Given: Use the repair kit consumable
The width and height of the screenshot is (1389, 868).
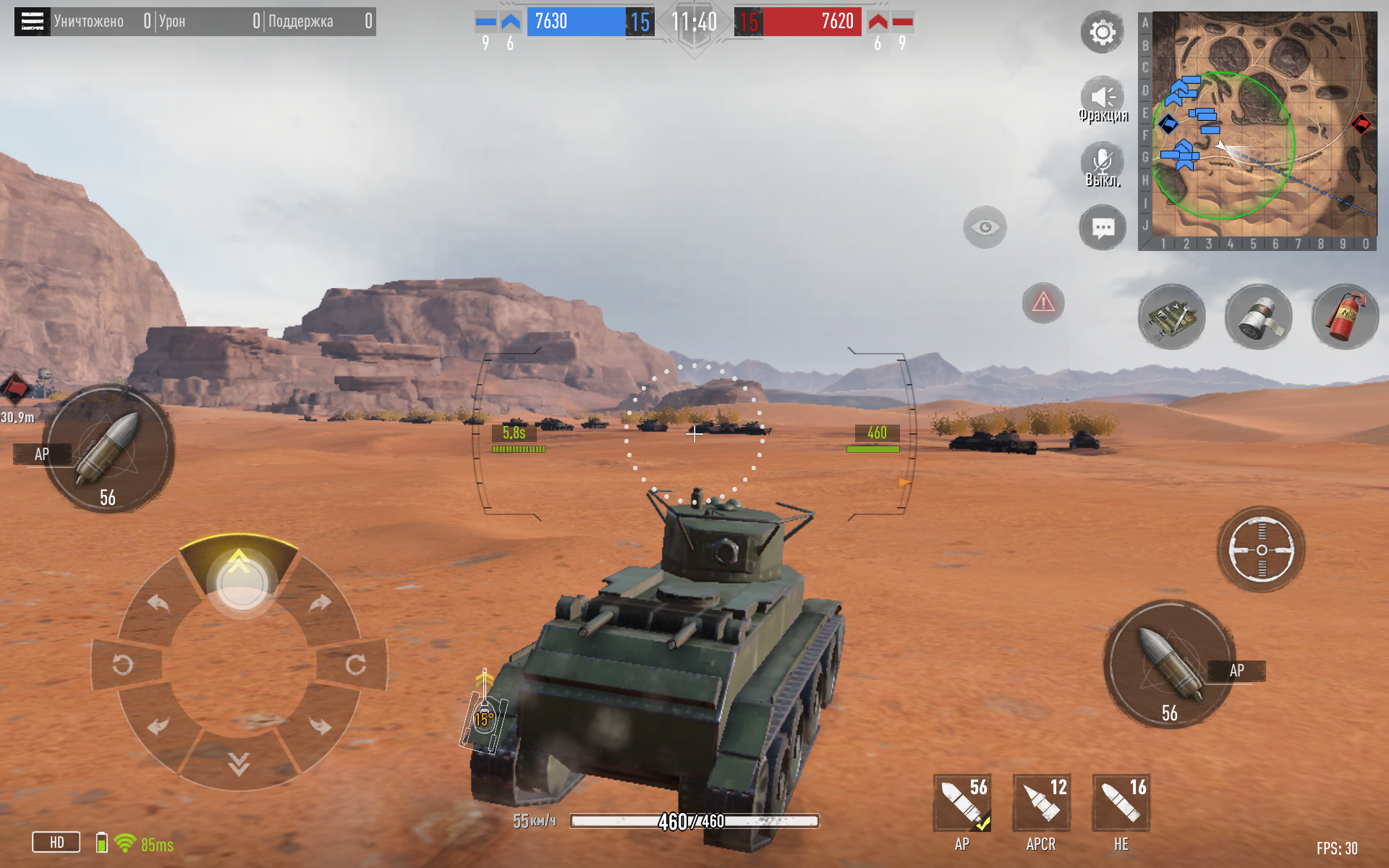Looking at the screenshot, I should click(1172, 317).
